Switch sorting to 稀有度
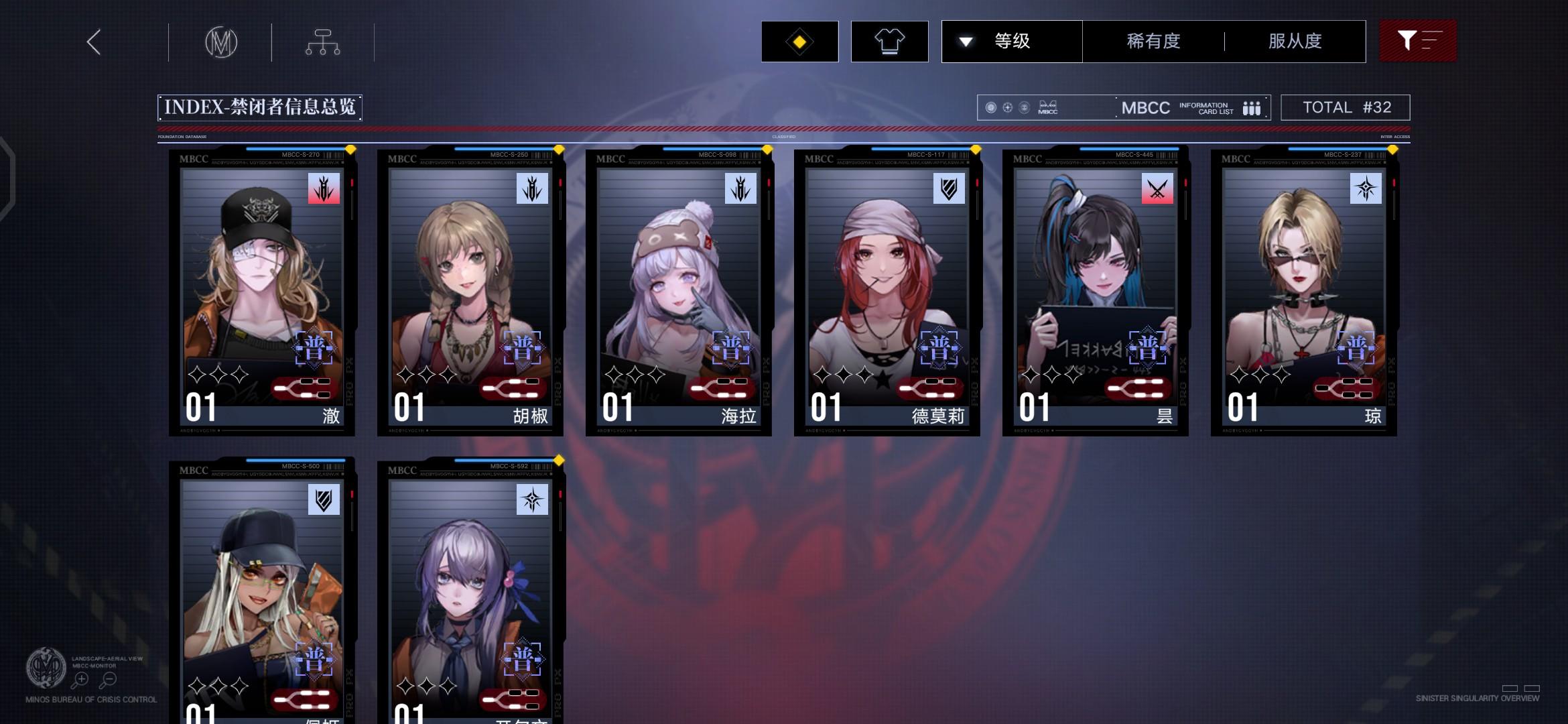 coord(1152,42)
